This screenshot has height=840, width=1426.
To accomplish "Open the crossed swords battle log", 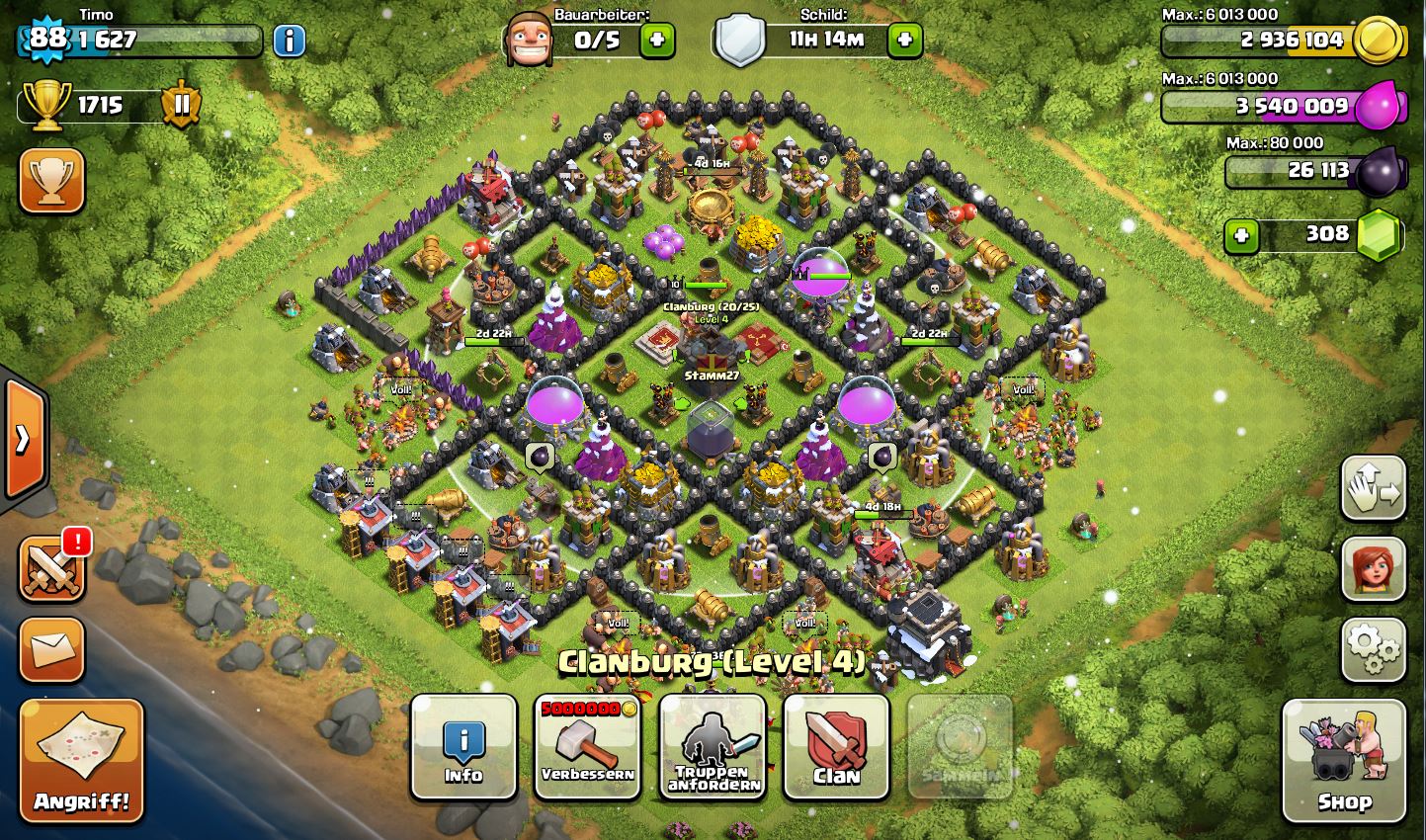I will [51, 570].
